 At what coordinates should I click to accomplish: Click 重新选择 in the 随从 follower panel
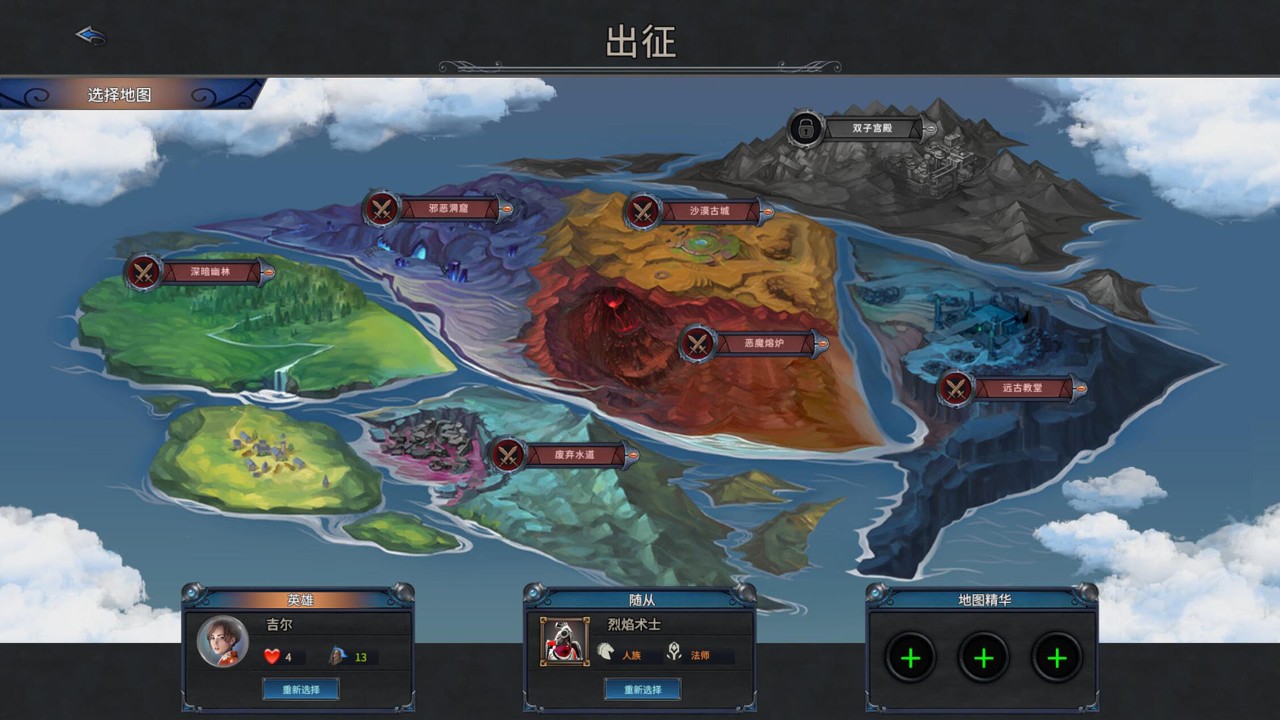(642, 689)
